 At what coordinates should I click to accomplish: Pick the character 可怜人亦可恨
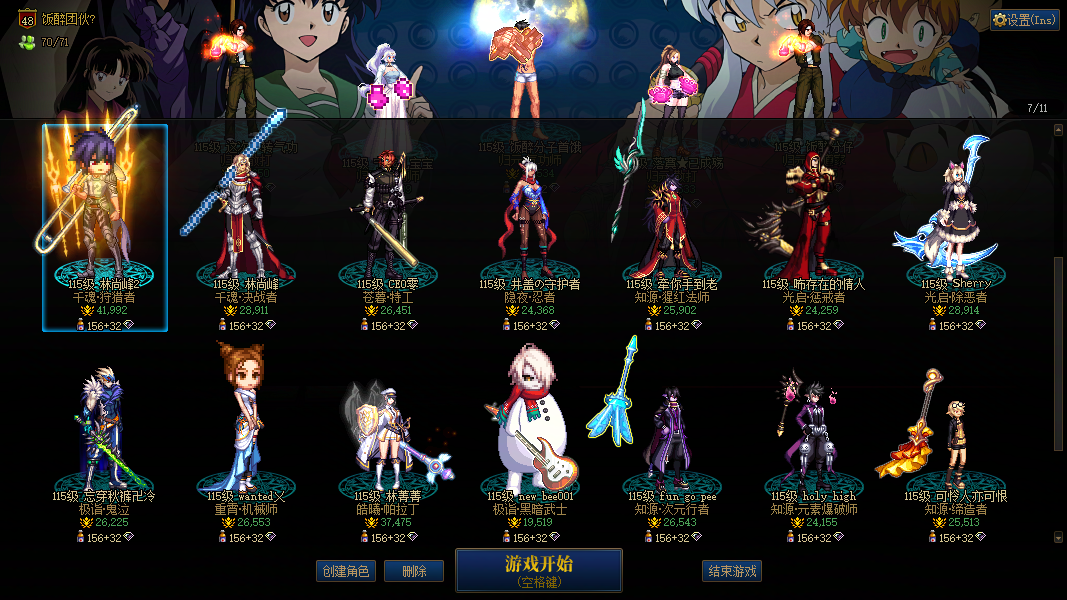955,440
